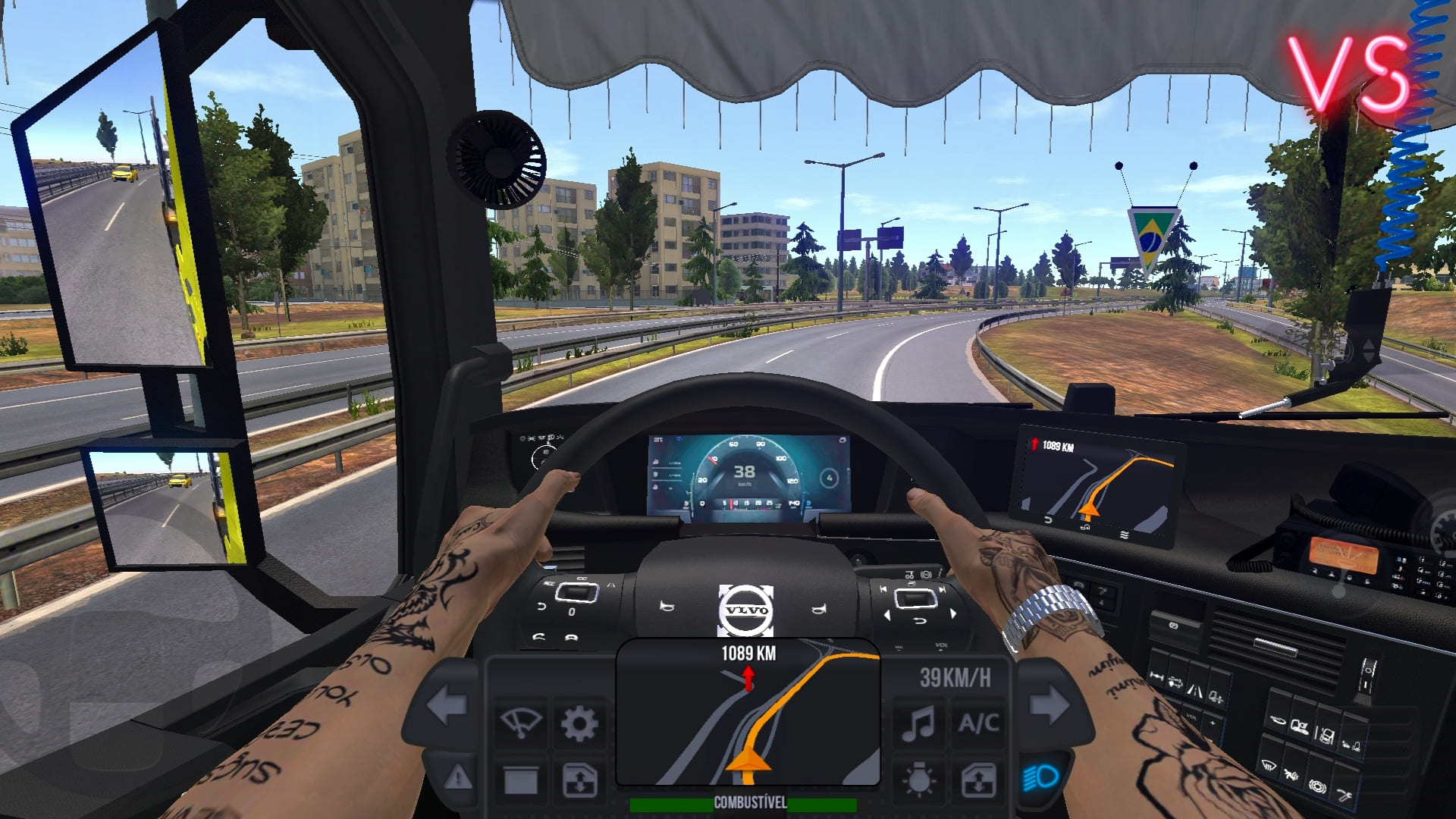Toggle the blue headlights button
Viewport: 1456px width, 819px height.
point(1040,778)
